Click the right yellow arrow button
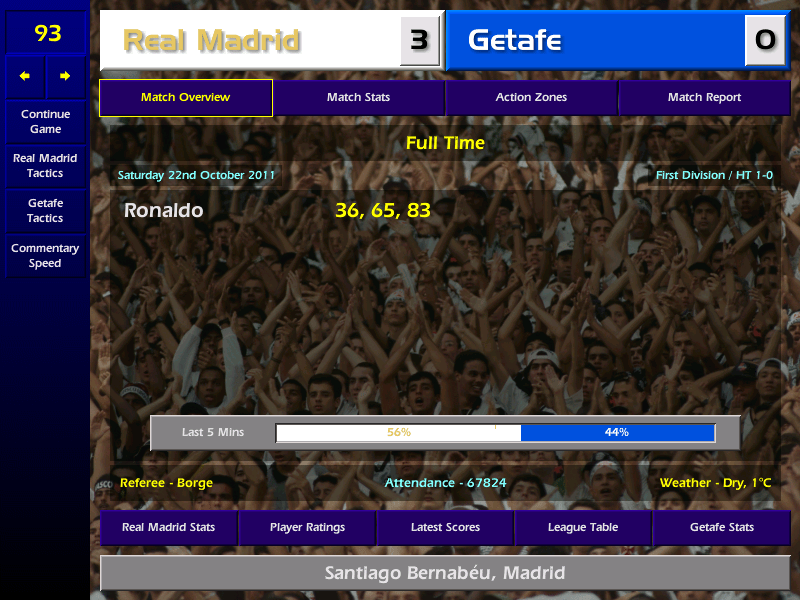The width and height of the screenshot is (800, 600). click(x=66, y=76)
